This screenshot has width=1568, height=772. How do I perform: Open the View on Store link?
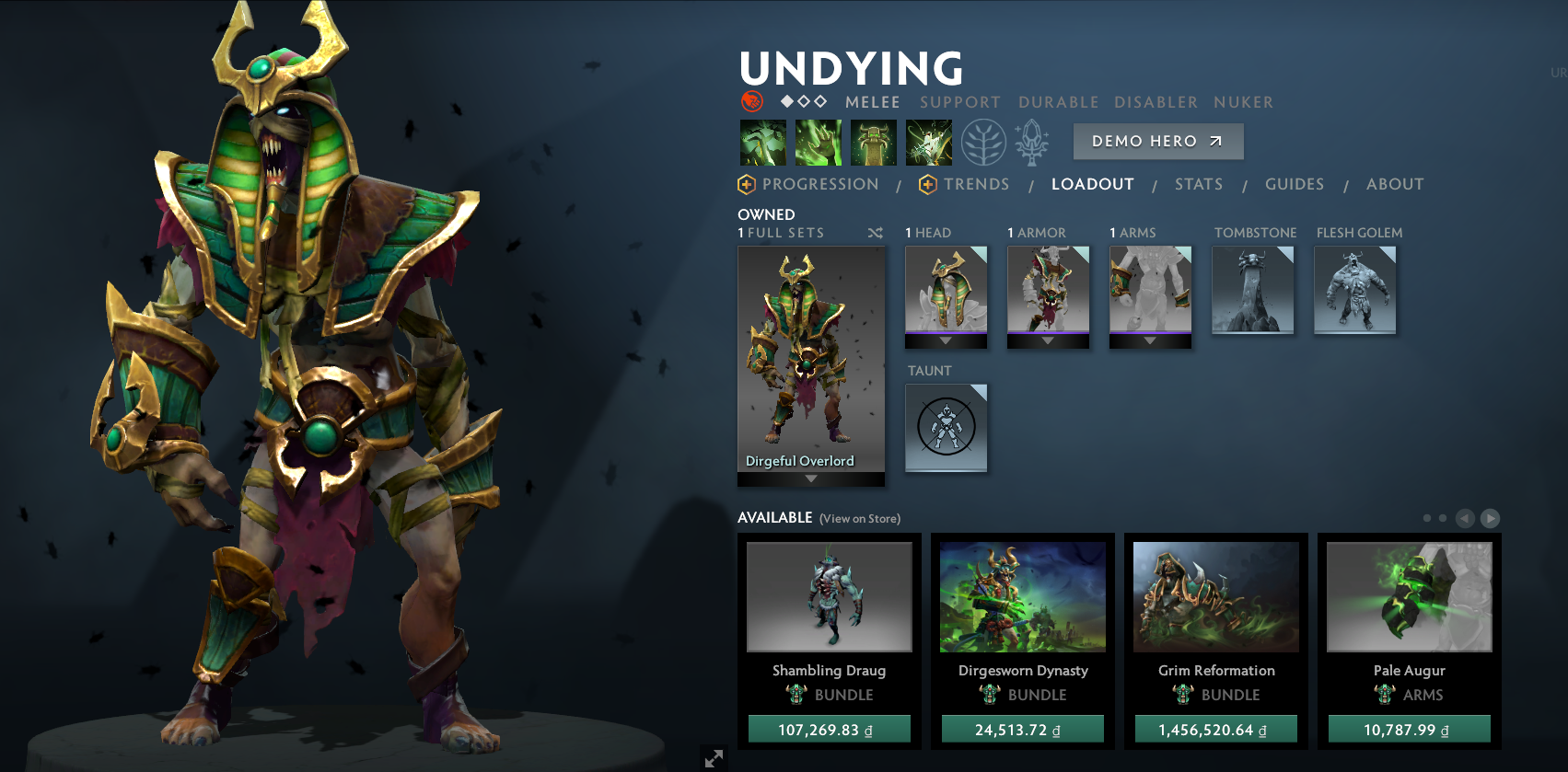click(x=861, y=518)
